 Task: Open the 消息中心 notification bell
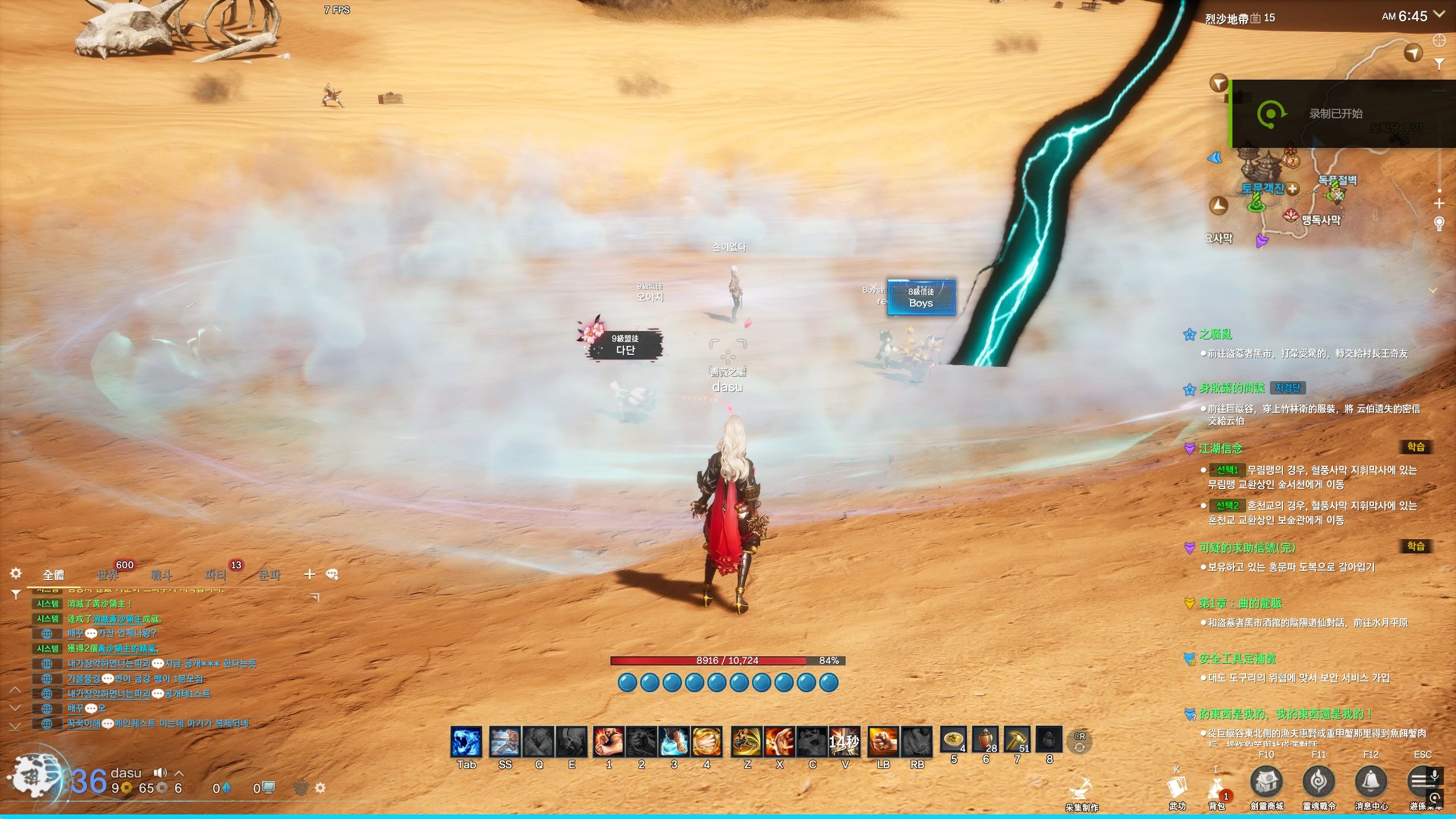(1371, 783)
